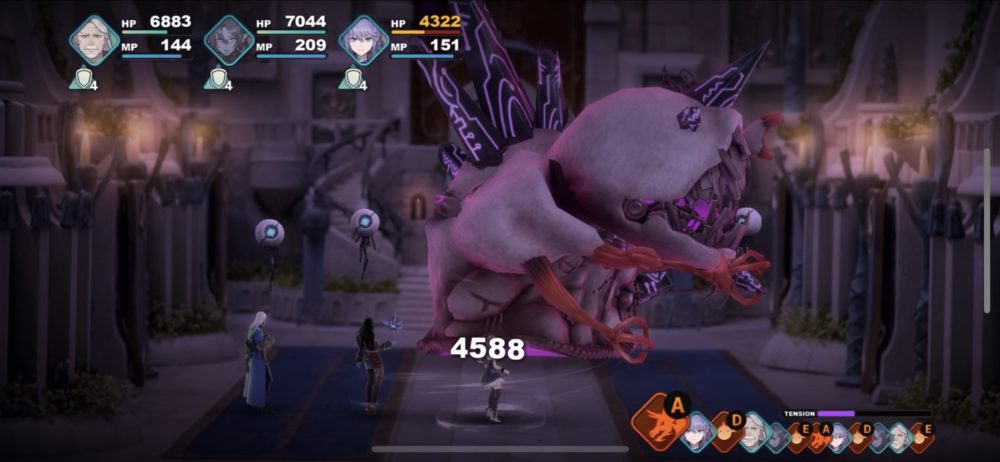Select the purple-haired girl's party portrait

[x=363, y=40]
